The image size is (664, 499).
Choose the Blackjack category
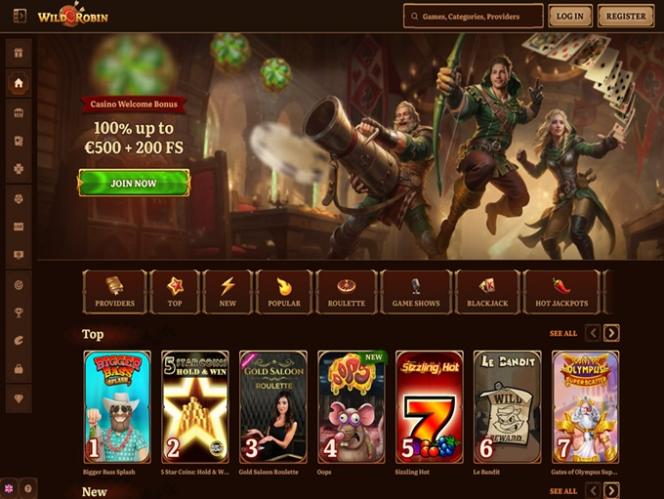(x=487, y=291)
